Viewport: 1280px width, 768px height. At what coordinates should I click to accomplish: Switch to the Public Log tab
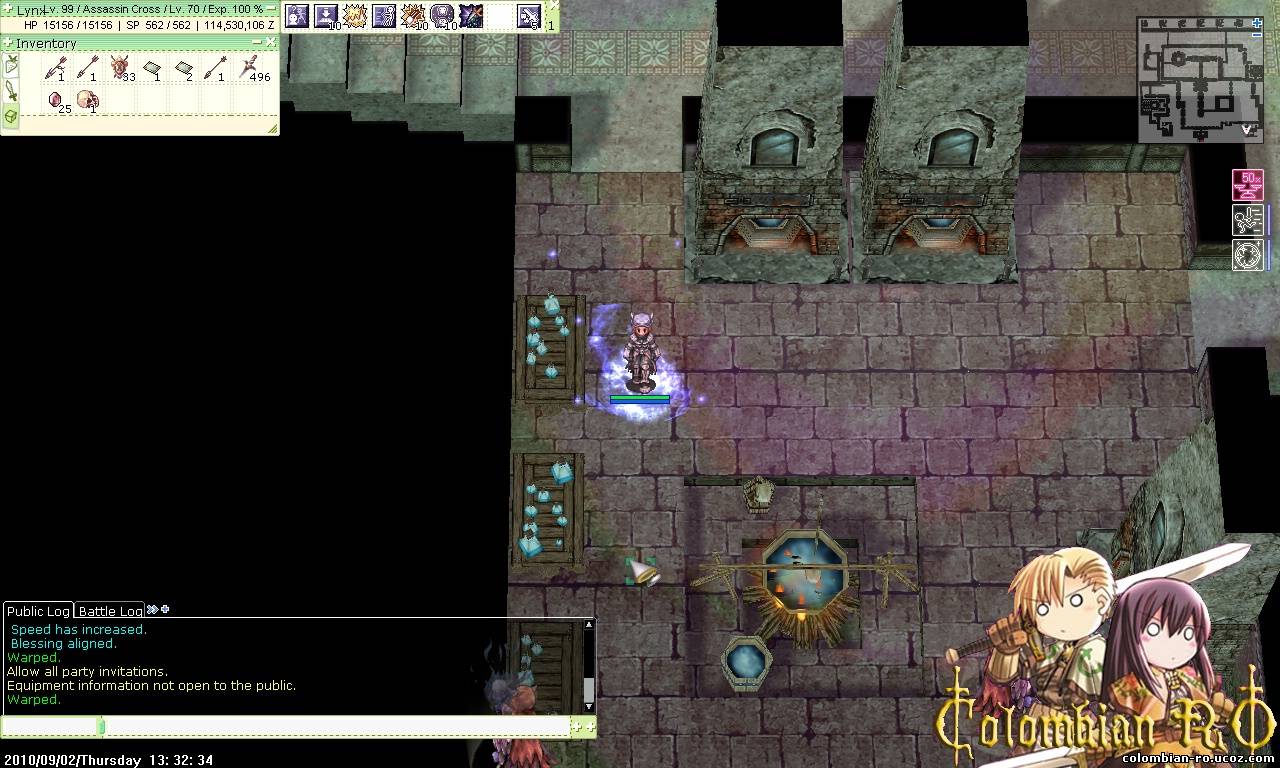click(38, 611)
